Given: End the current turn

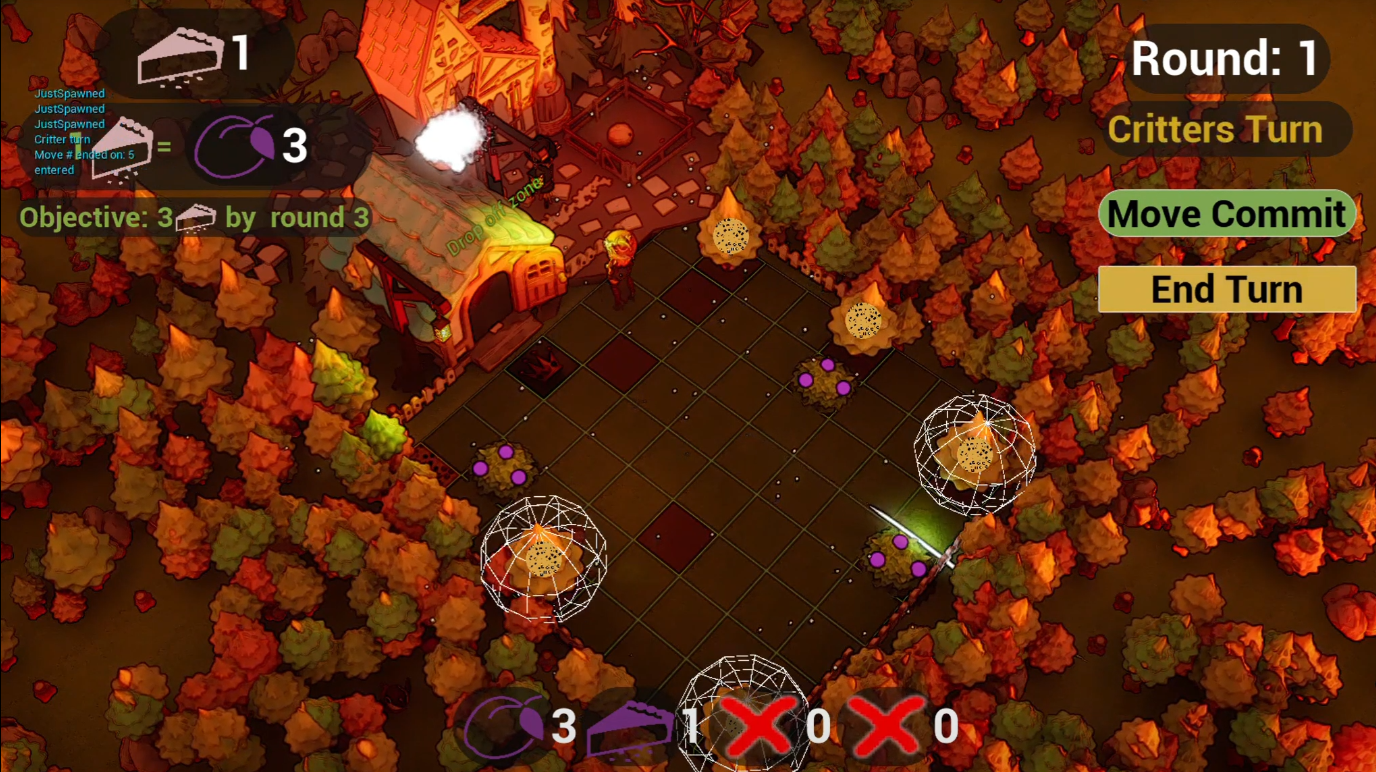Looking at the screenshot, I should (1227, 289).
